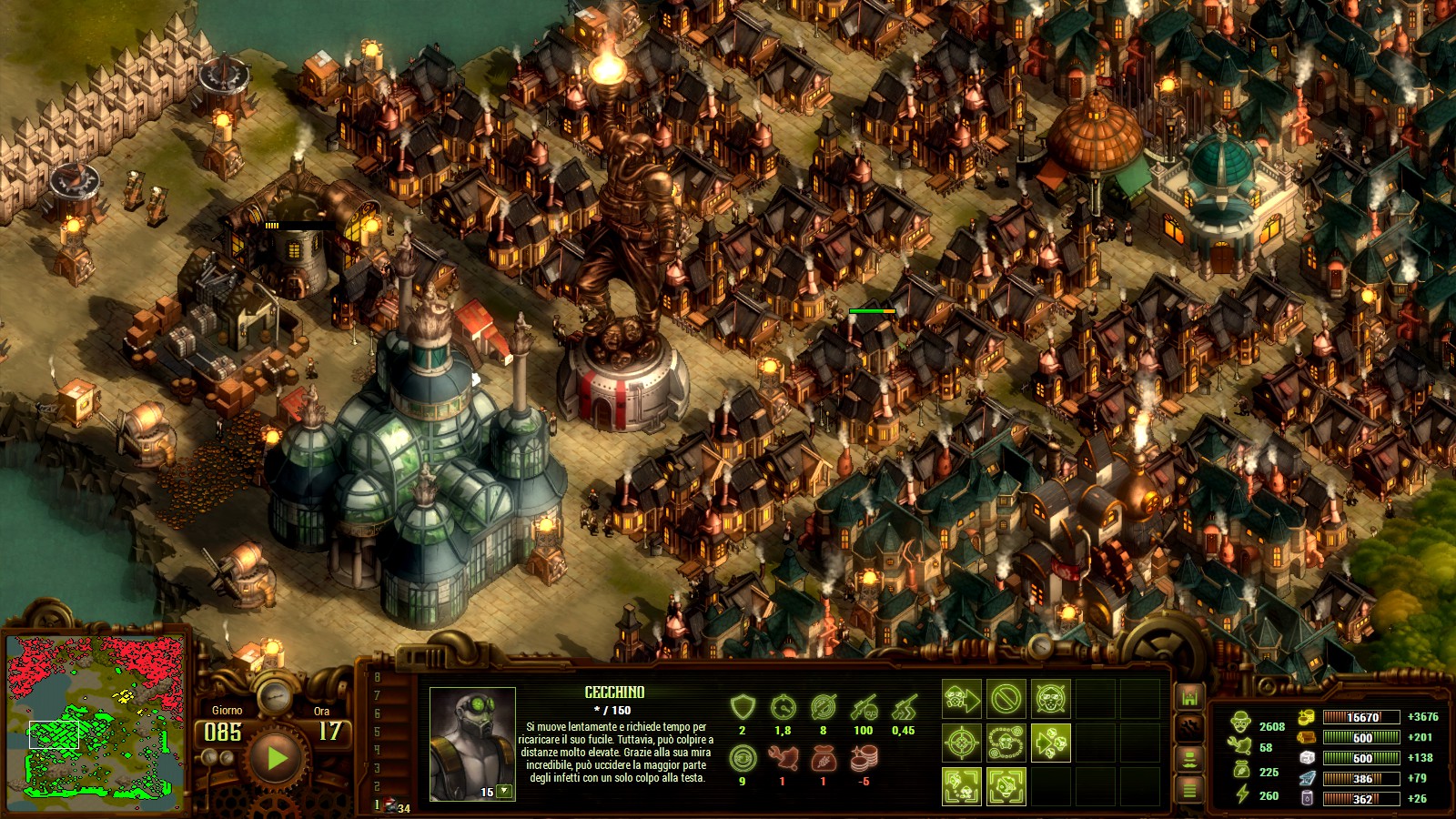
Task: Select the hold position gas mask icon
Action: (1050, 699)
